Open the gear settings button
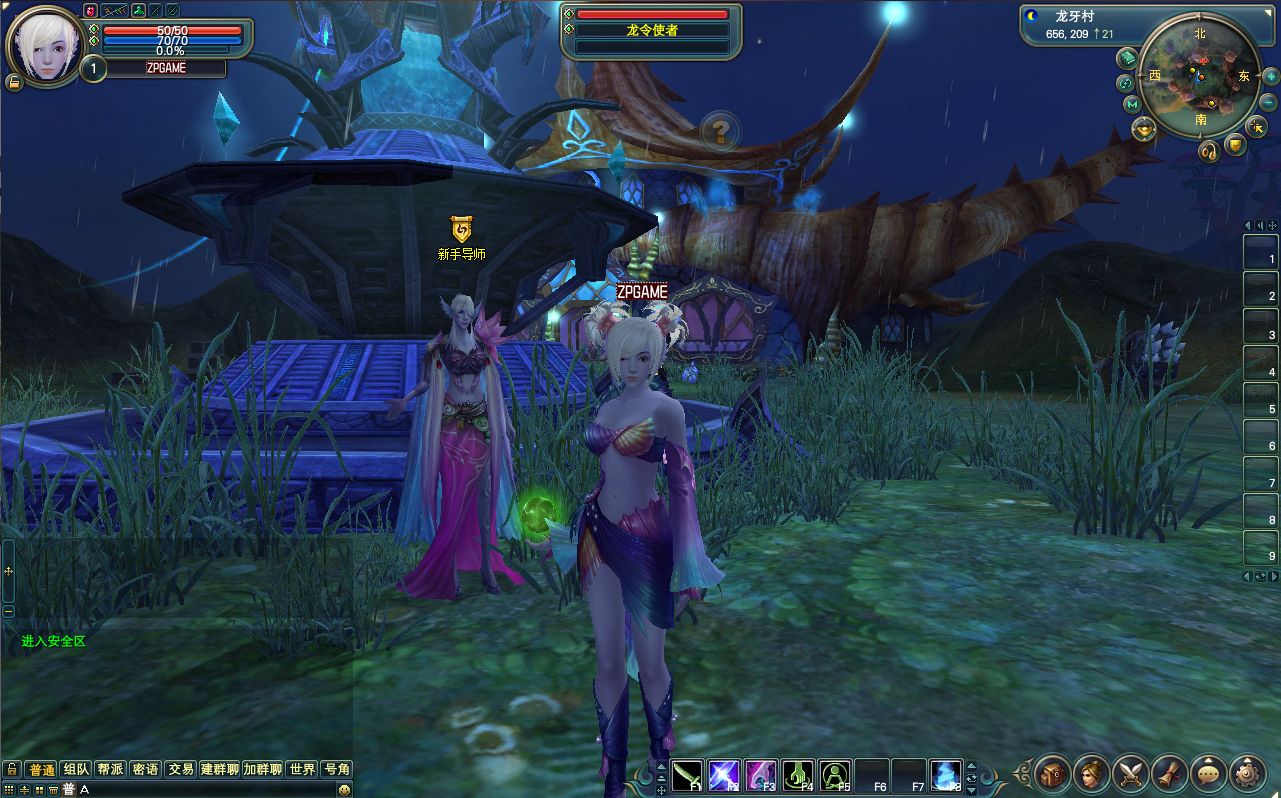The image size is (1281, 798). (1248, 773)
